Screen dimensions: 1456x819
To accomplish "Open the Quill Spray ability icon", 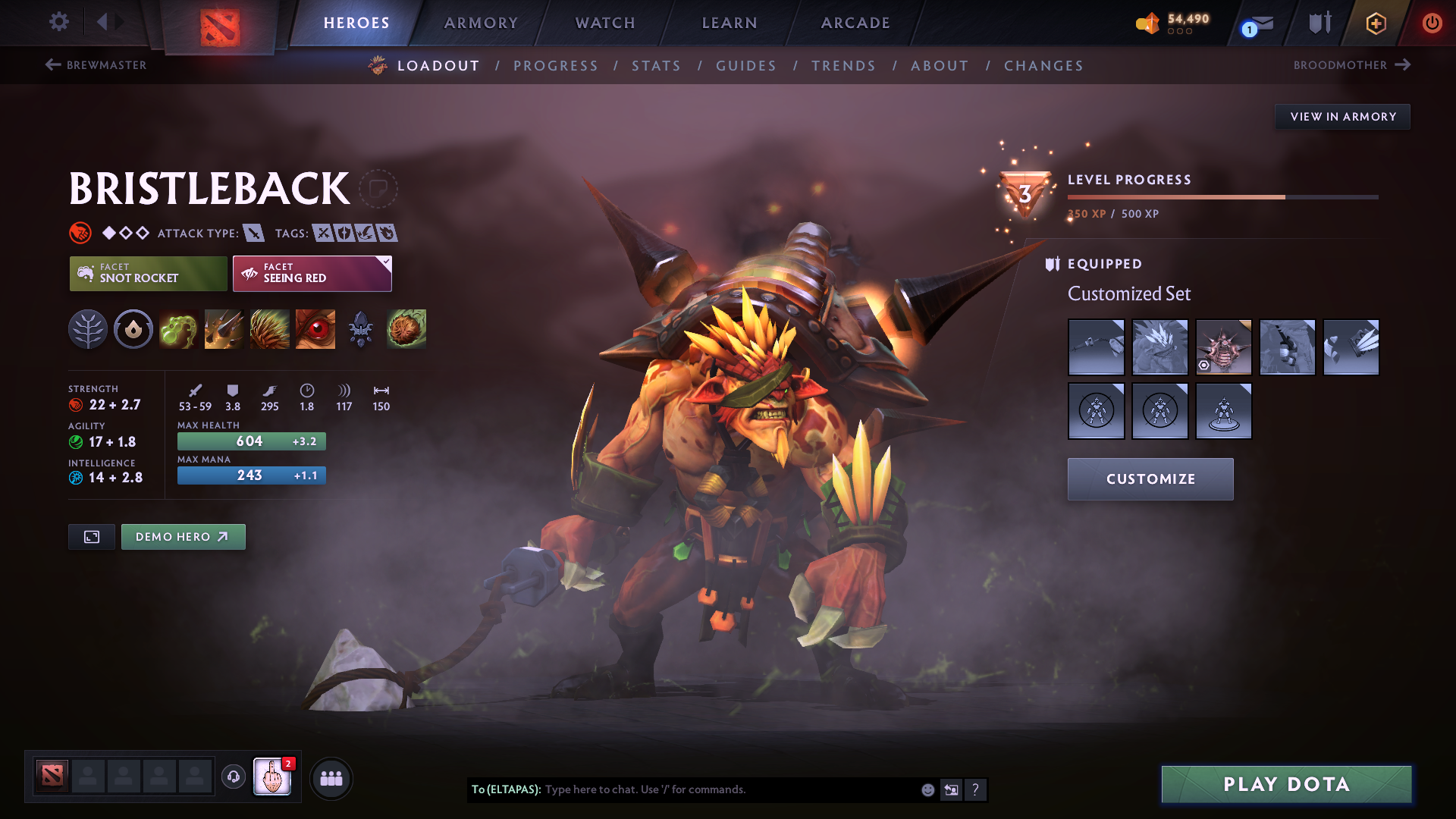I will (x=224, y=329).
